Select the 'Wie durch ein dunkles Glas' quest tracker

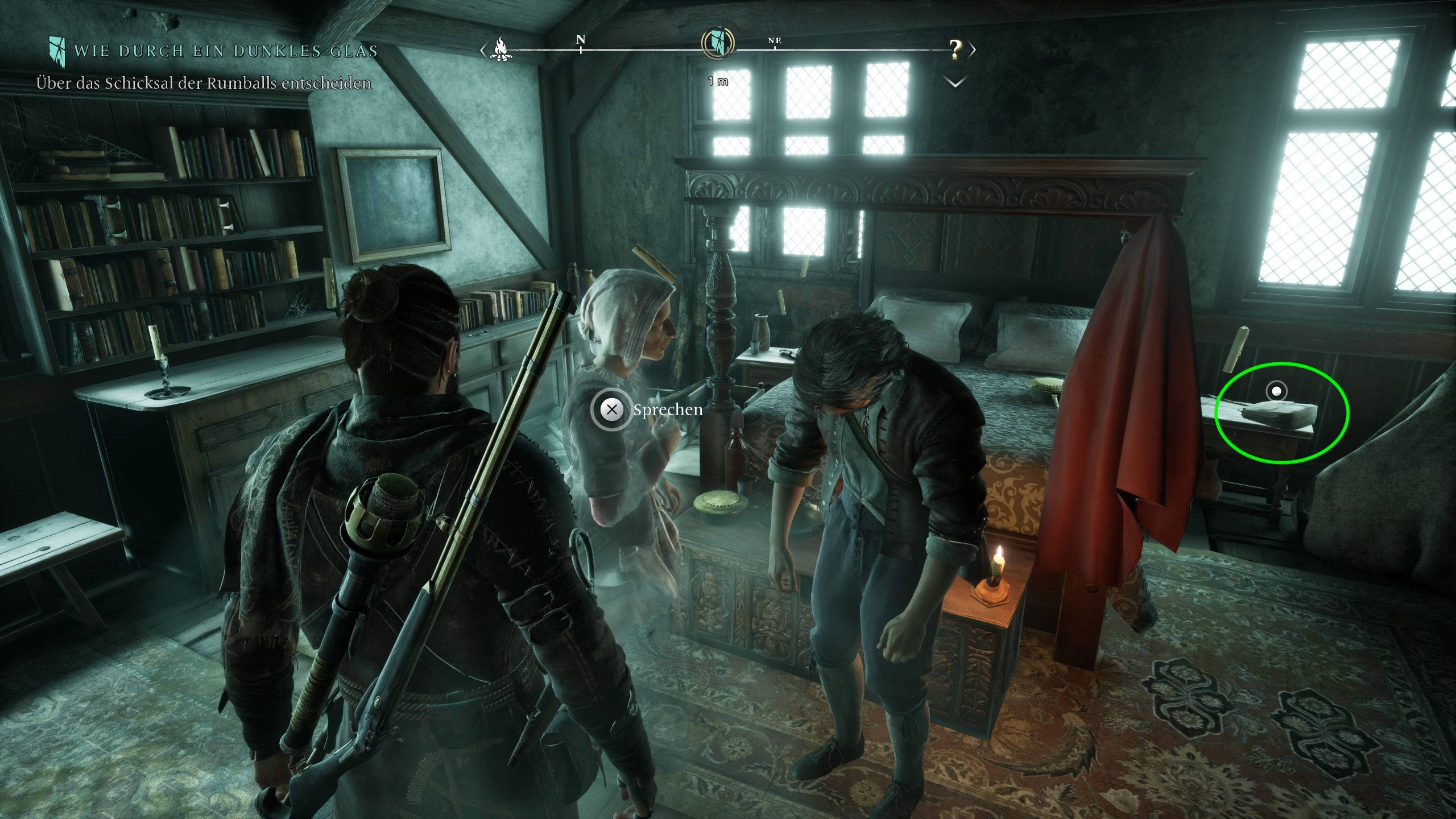tap(225, 51)
